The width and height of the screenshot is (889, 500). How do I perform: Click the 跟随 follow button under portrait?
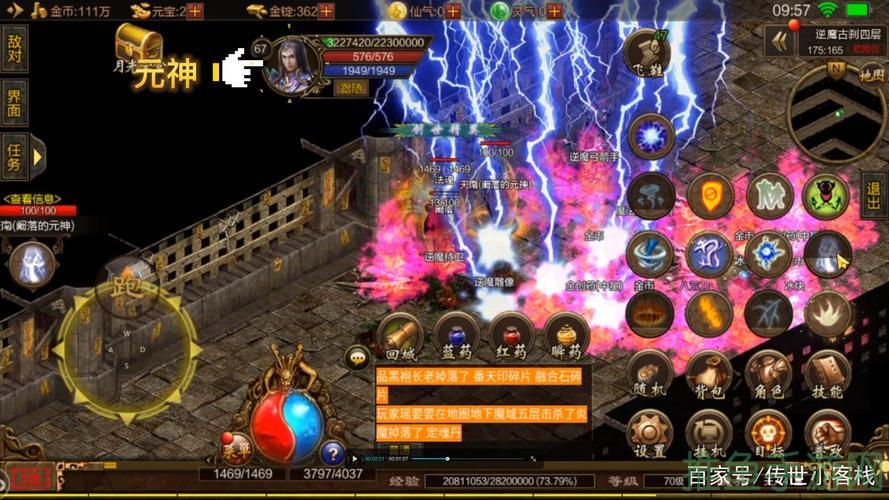point(351,88)
